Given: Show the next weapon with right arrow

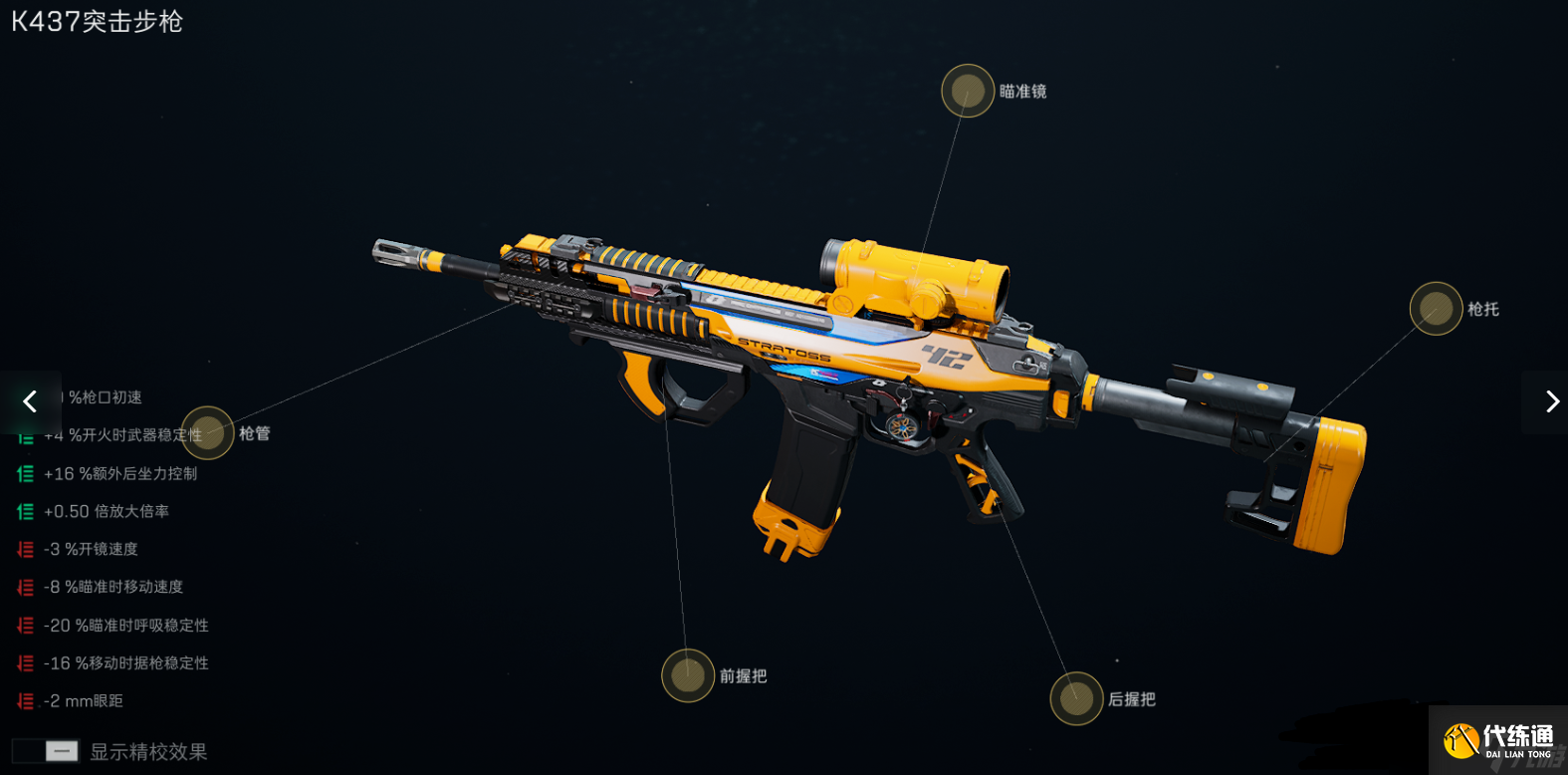Looking at the screenshot, I should (1551, 401).
